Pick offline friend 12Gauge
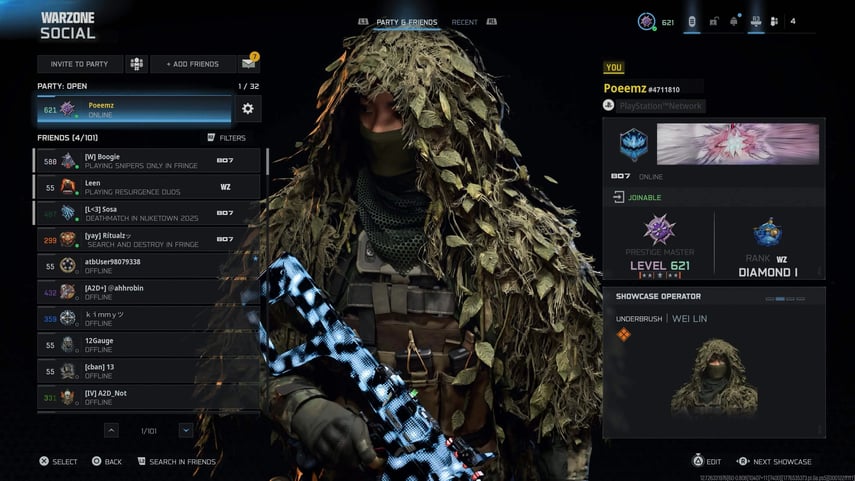Viewport: 855px width, 481px height. pyautogui.click(x=147, y=344)
